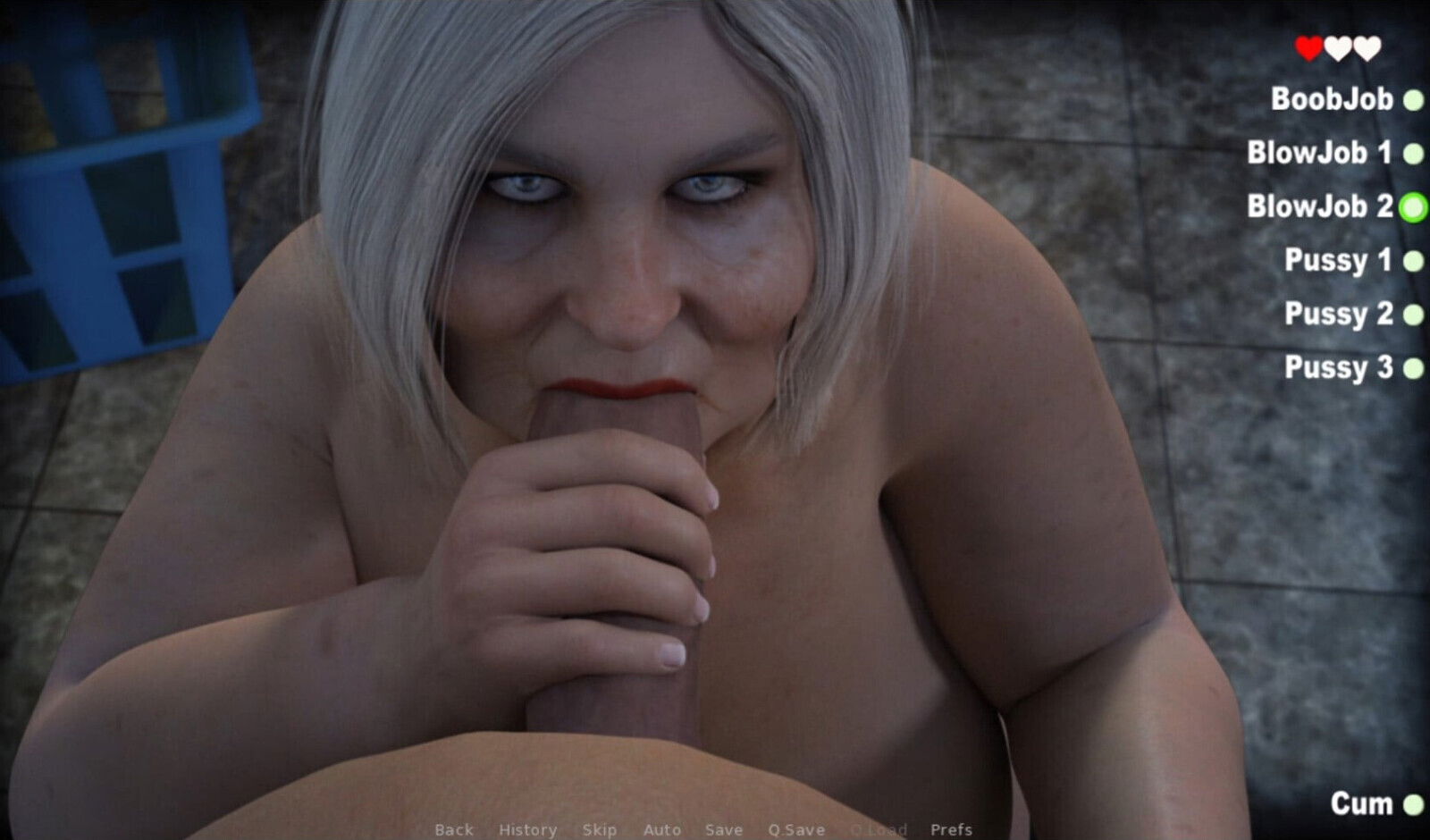Toggle the glowing BlowJob 2 indicator
Image resolution: width=1430 pixels, height=840 pixels.
pos(1413,207)
